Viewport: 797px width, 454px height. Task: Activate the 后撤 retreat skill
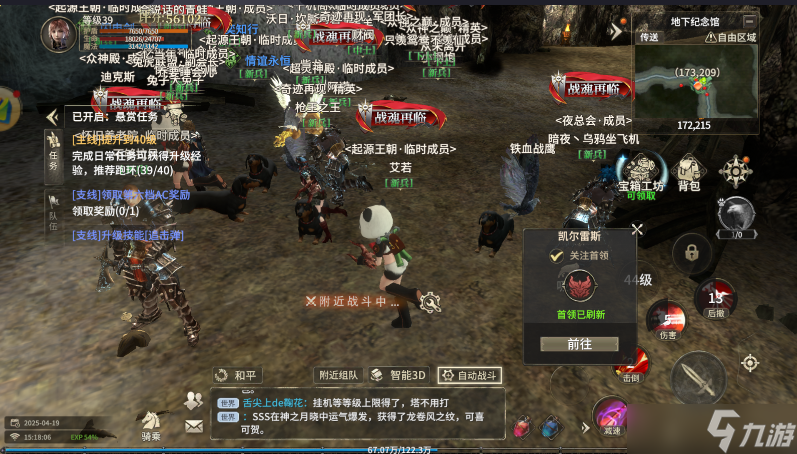pos(715,298)
